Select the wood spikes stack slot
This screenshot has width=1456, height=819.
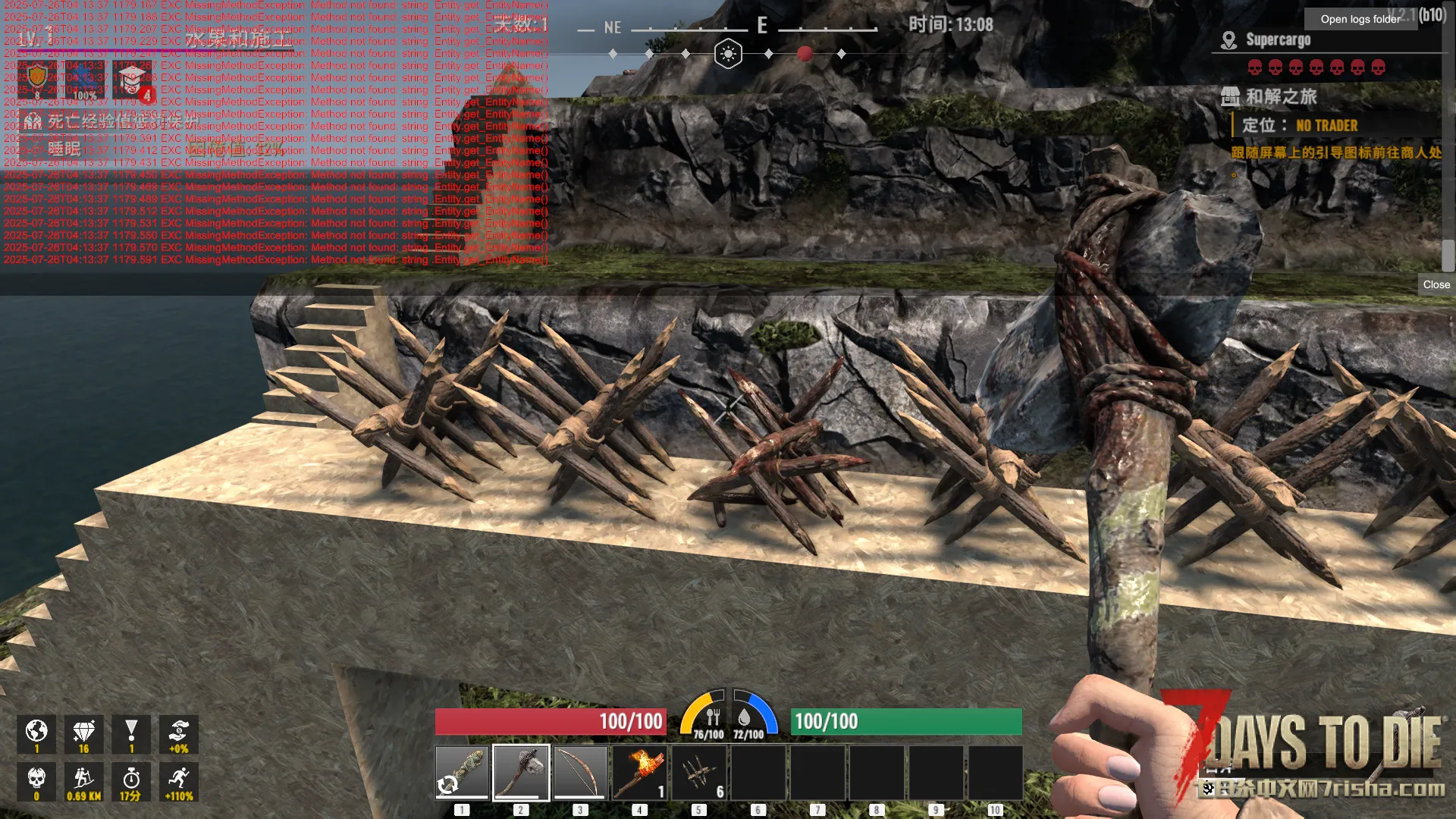point(698,772)
